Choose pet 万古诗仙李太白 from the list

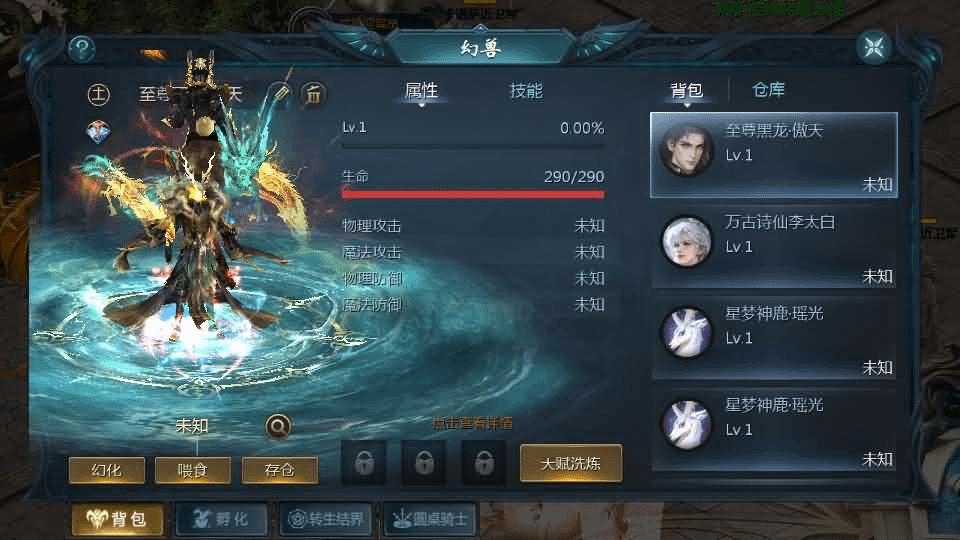pyautogui.click(x=773, y=246)
